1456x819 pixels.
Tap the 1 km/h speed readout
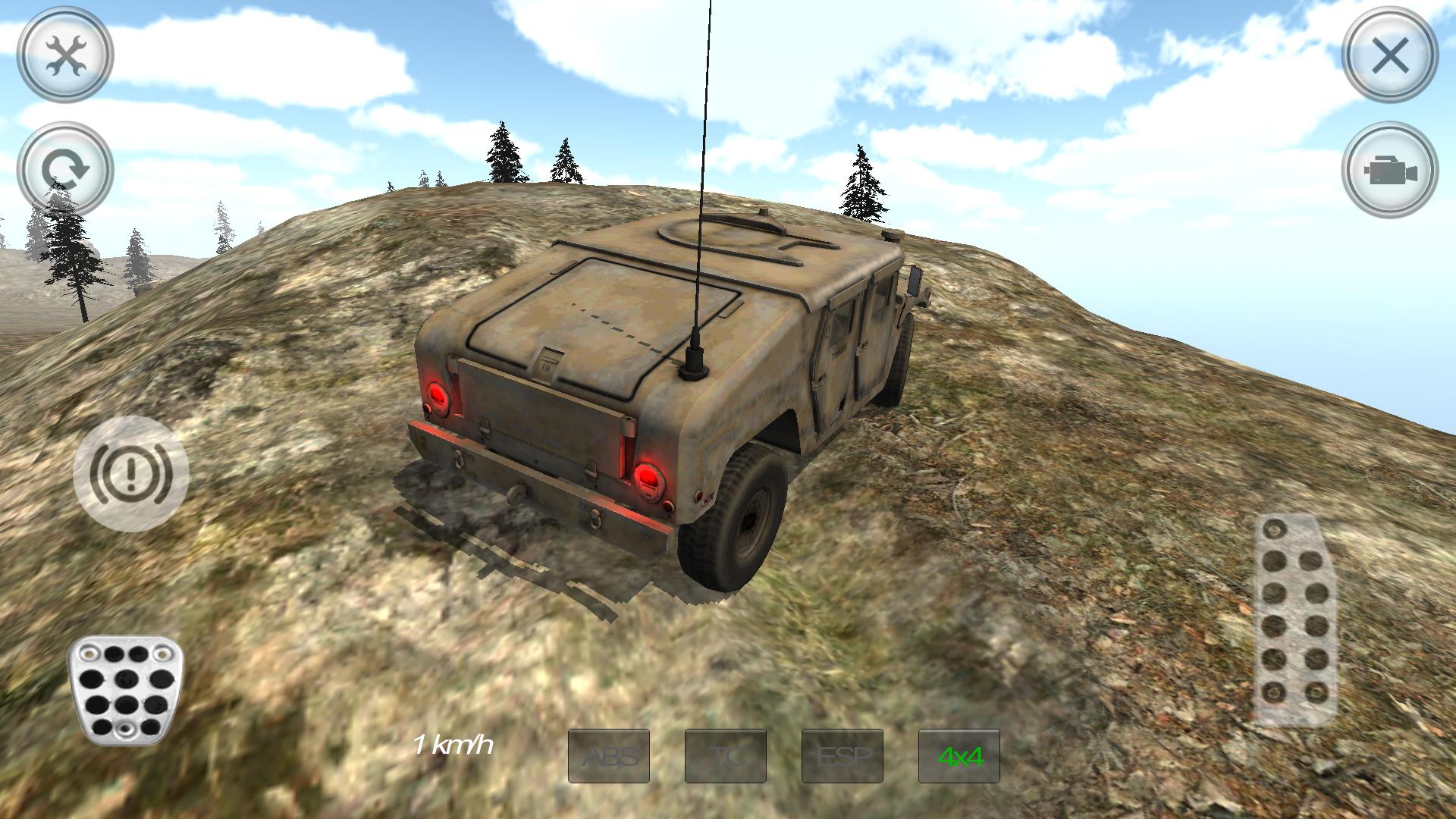pyautogui.click(x=453, y=746)
